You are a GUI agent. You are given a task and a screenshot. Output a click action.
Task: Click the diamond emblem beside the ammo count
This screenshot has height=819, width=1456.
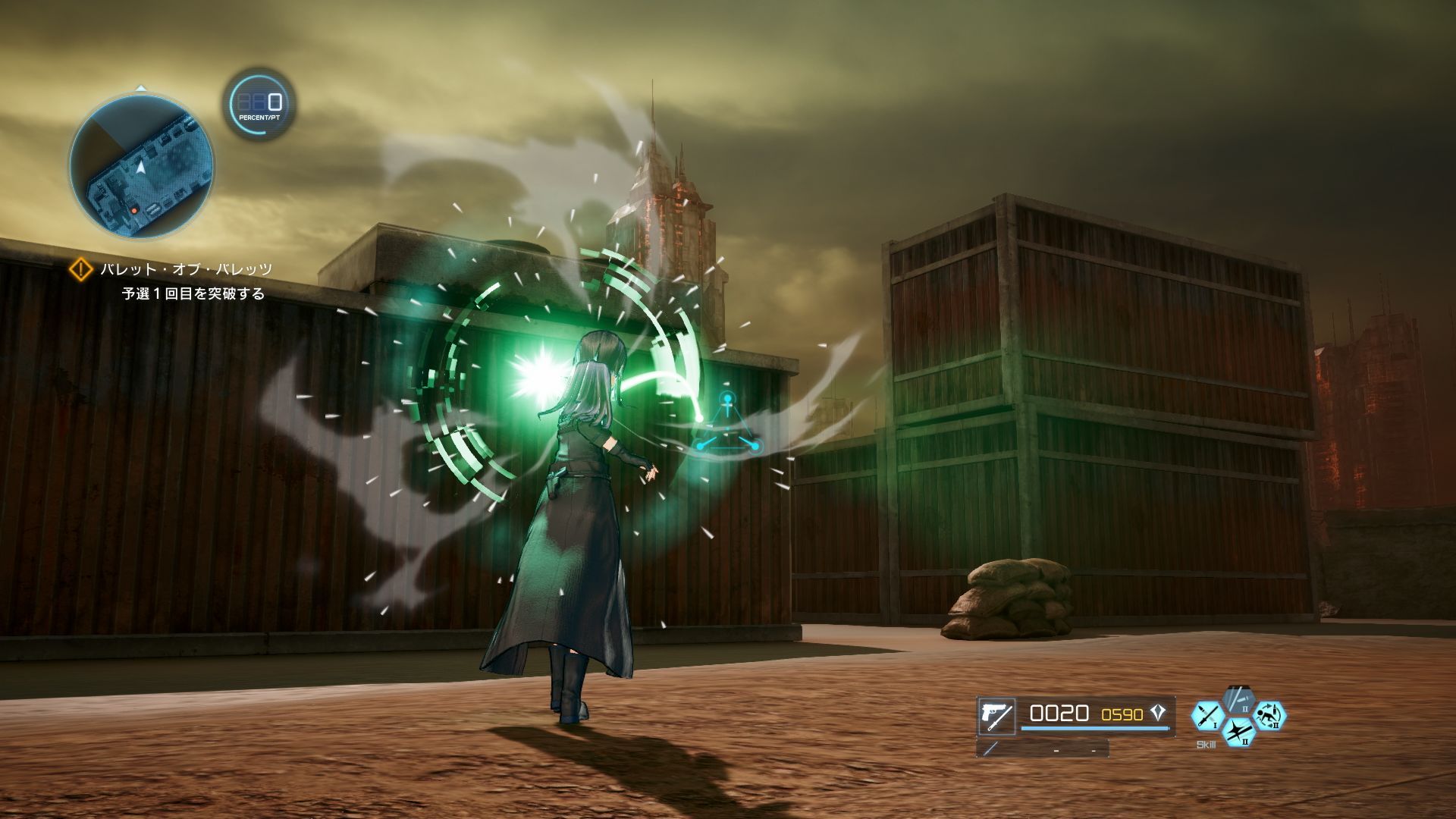[1158, 713]
